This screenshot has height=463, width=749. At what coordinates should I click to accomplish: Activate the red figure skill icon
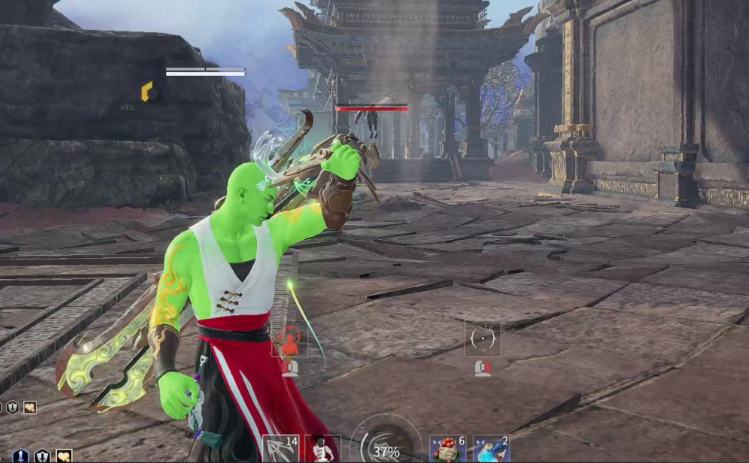(289, 341)
